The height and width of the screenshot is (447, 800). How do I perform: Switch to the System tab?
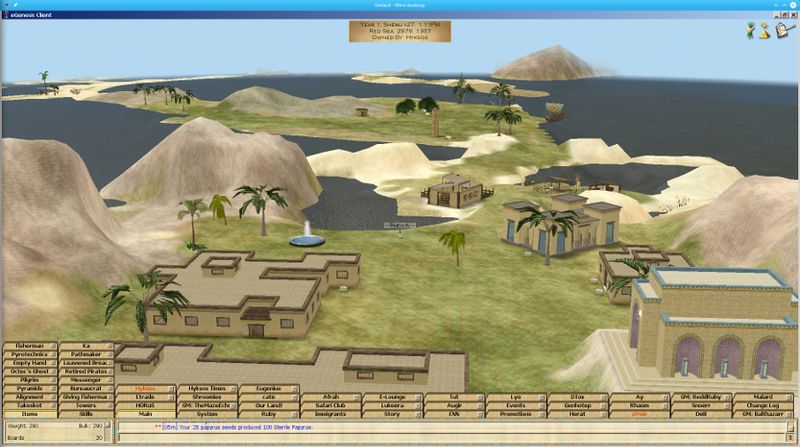point(207,413)
